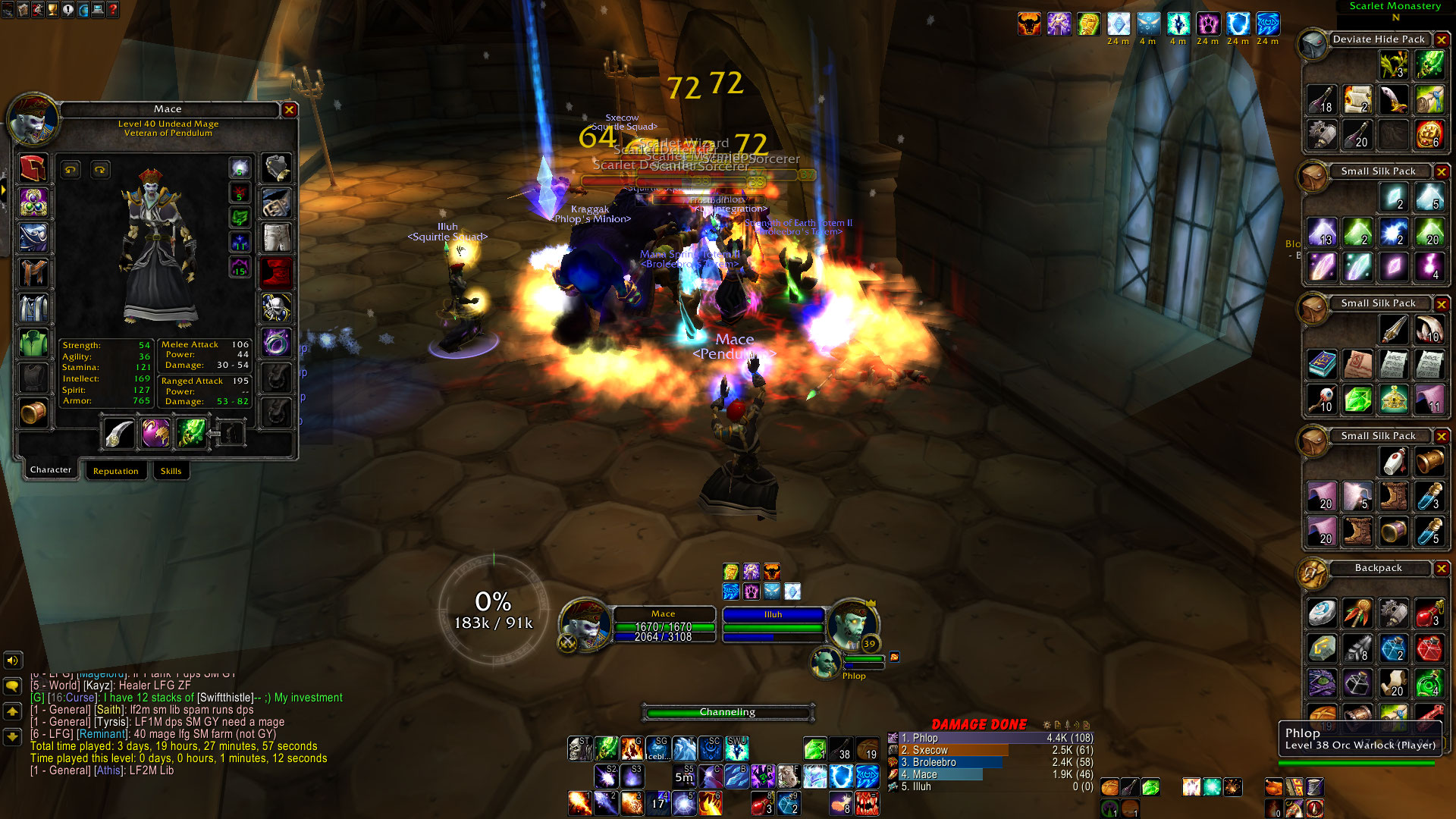Close the Deviate Hide Pack bag
The width and height of the screenshot is (1456, 819).
coord(1442,39)
